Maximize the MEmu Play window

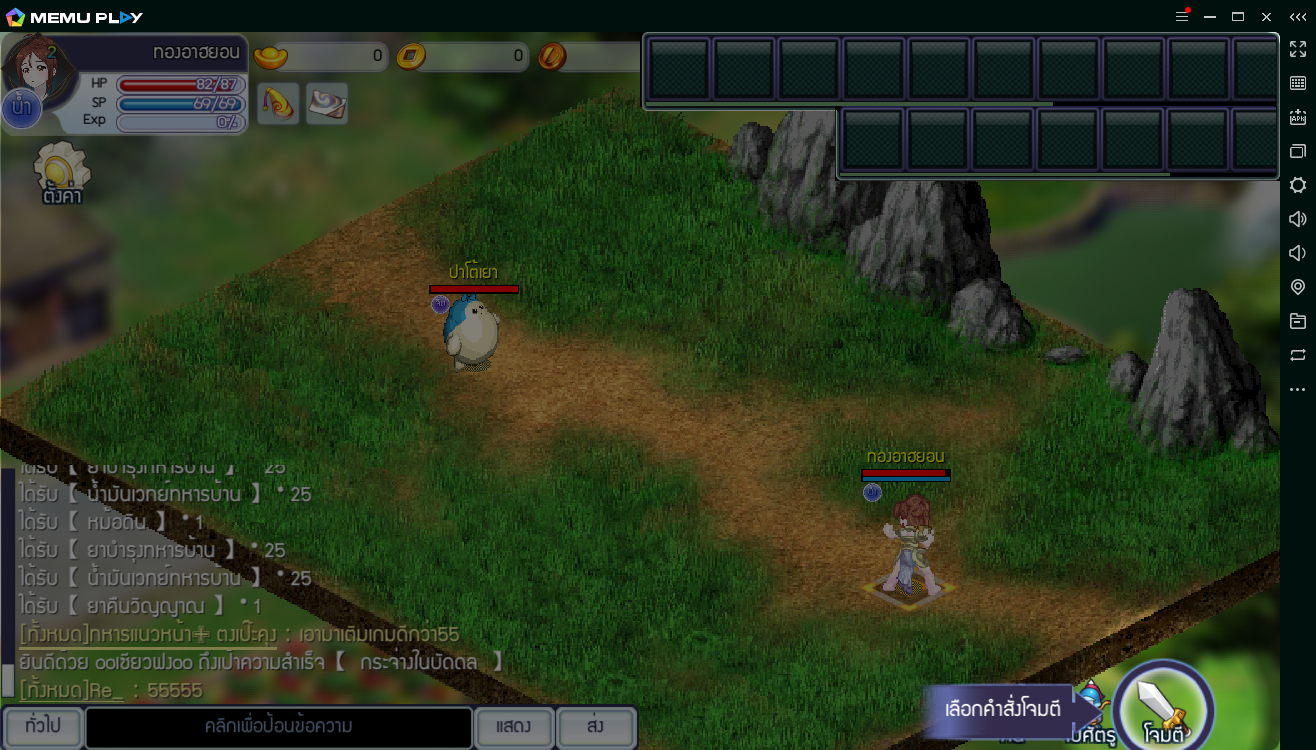tap(1238, 16)
